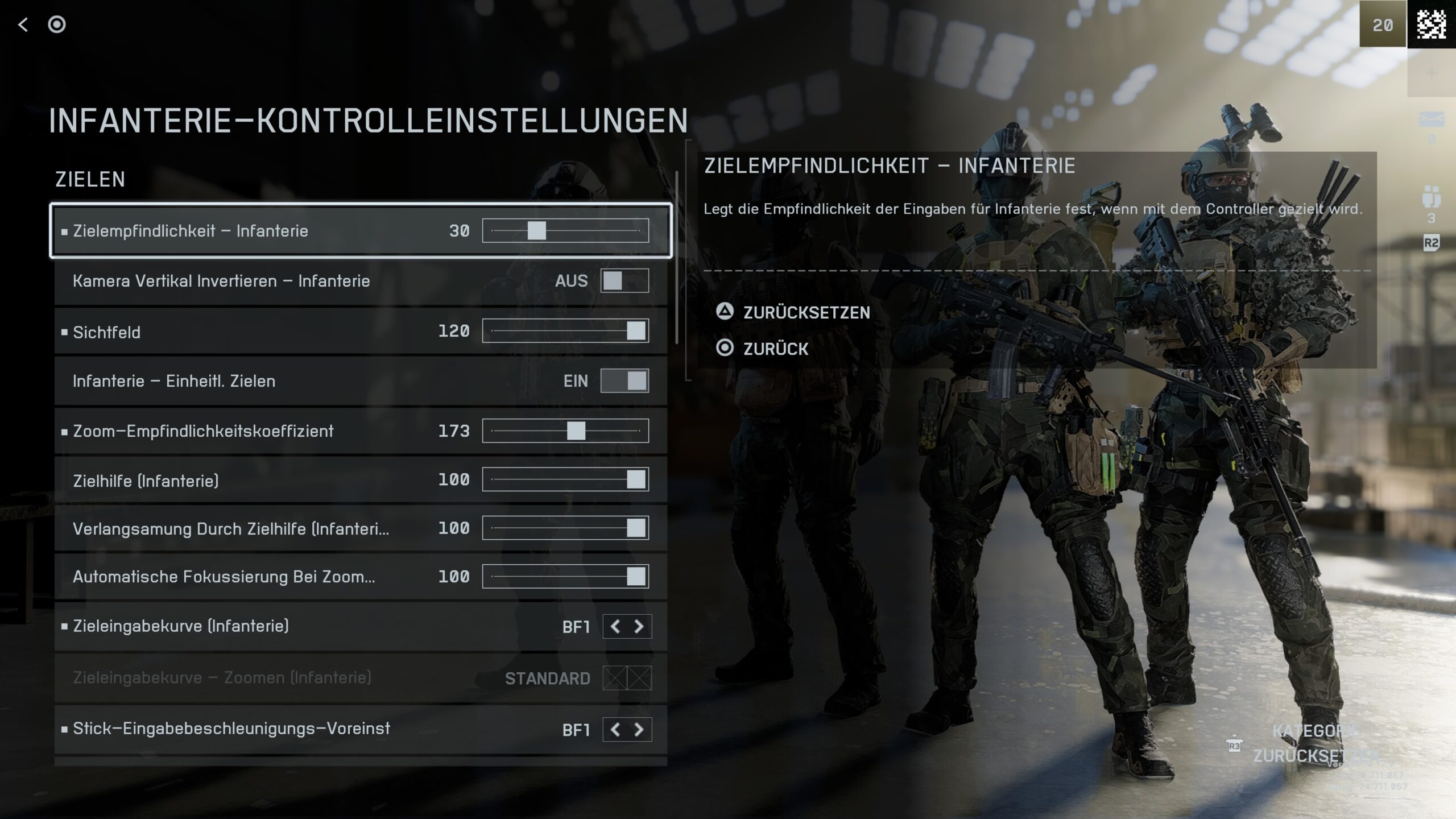The height and width of the screenshot is (819, 1456).
Task: Modify Automatische Fokussierung Bei Zoom slider
Action: click(635, 577)
